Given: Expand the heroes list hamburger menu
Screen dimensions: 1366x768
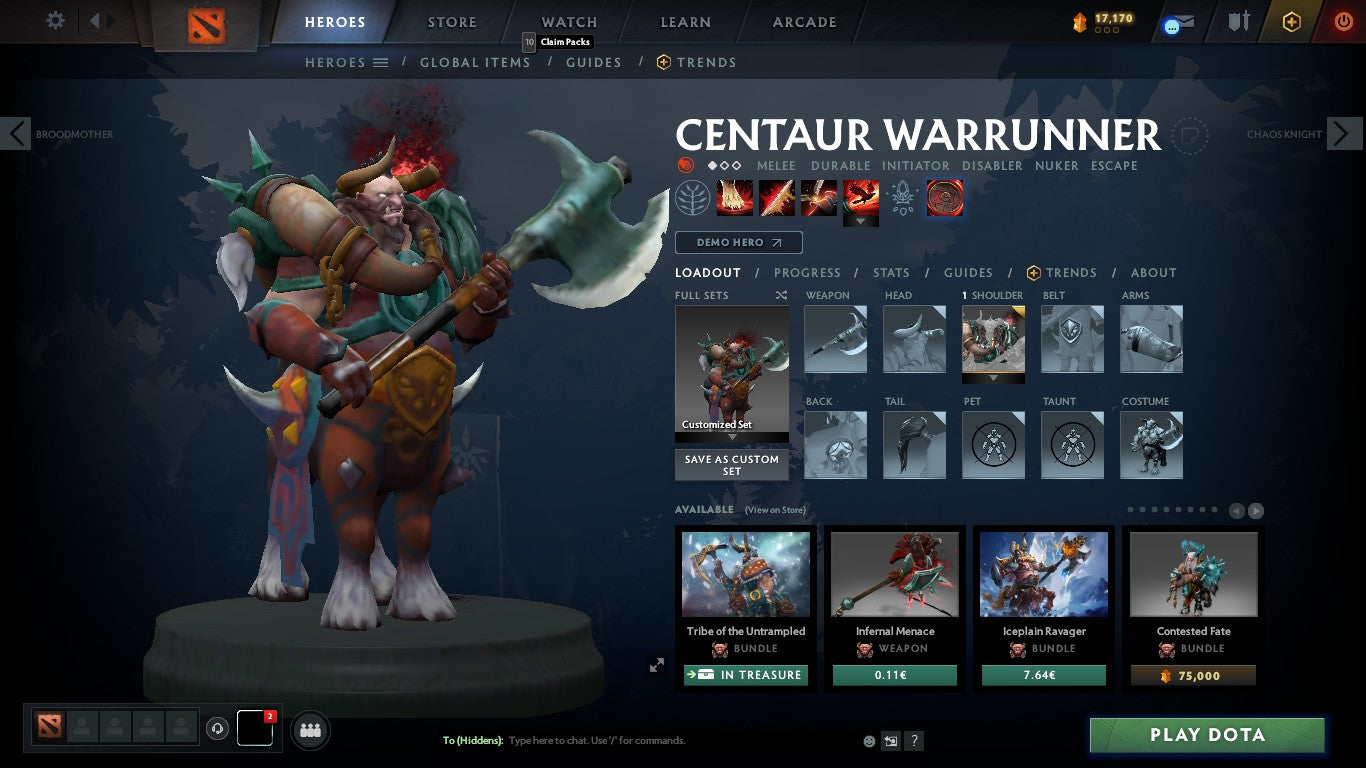Looking at the screenshot, I should (381, 62).
